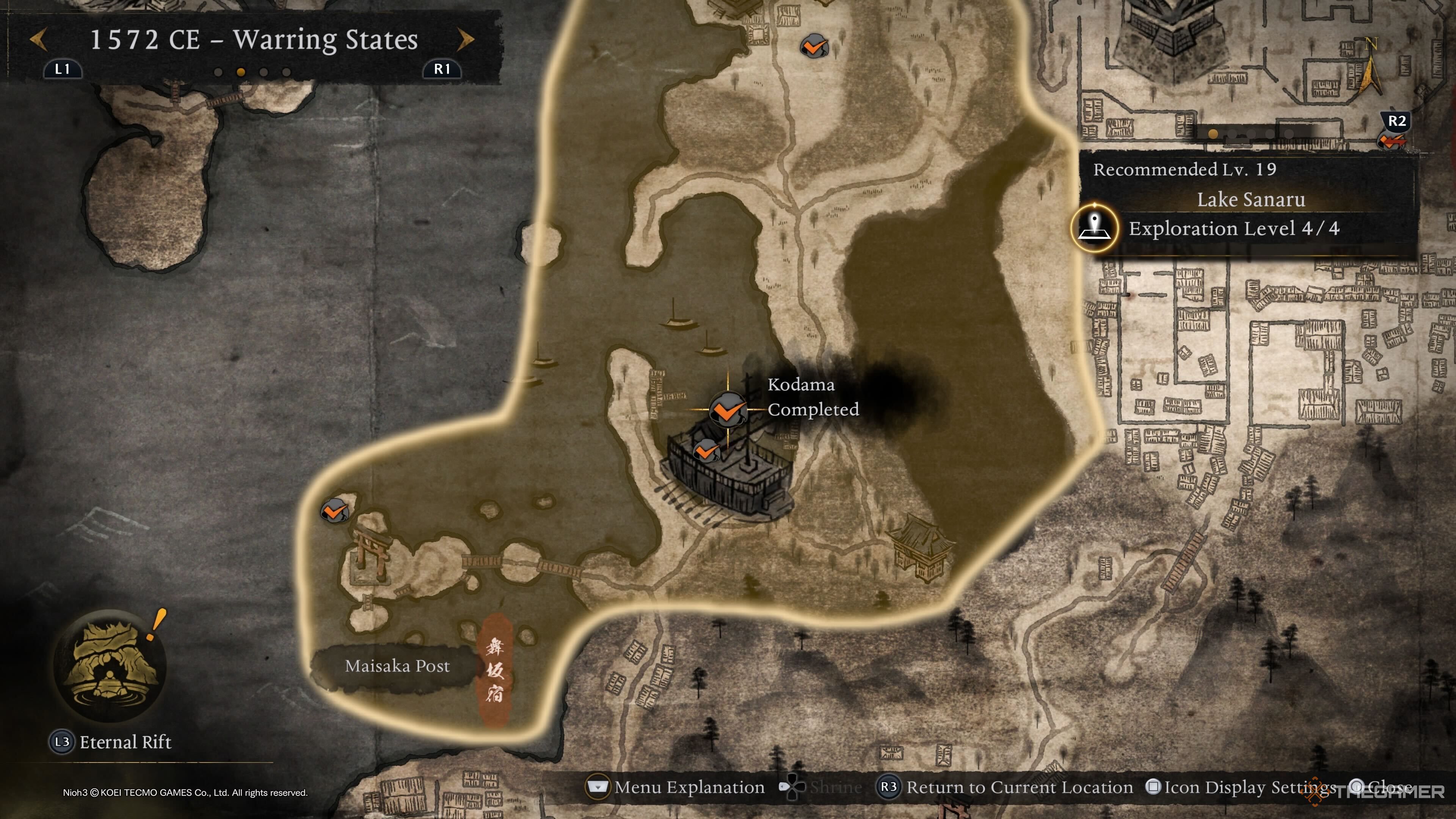Image resolution: width=1456 pixels, height=819 pixels.
Task: Open the Eternal Rift emblem
Action: 110,665
